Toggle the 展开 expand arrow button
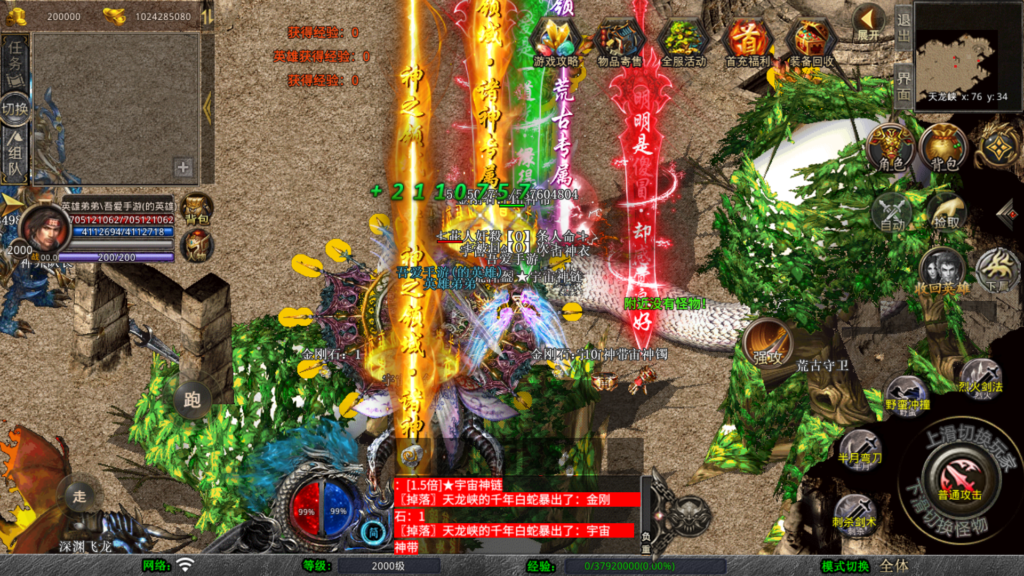The image size is (1024, 576). [868, 21]
